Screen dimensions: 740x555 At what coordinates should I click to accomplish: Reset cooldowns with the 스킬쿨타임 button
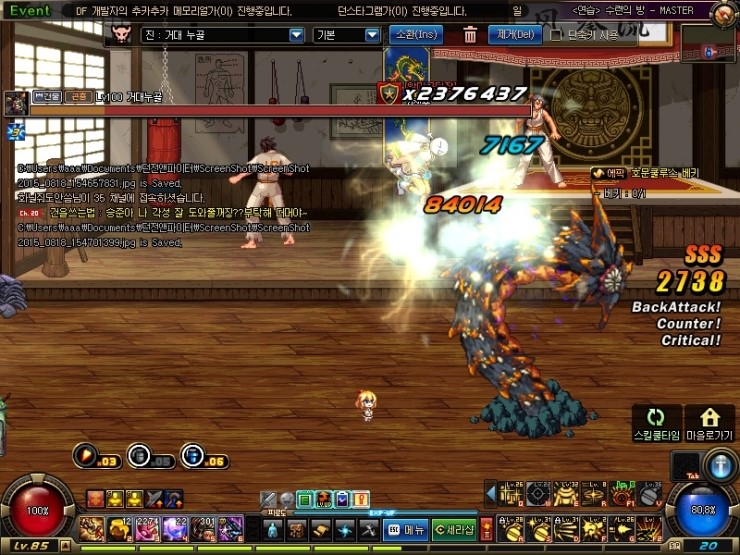[x=656, y=423]
